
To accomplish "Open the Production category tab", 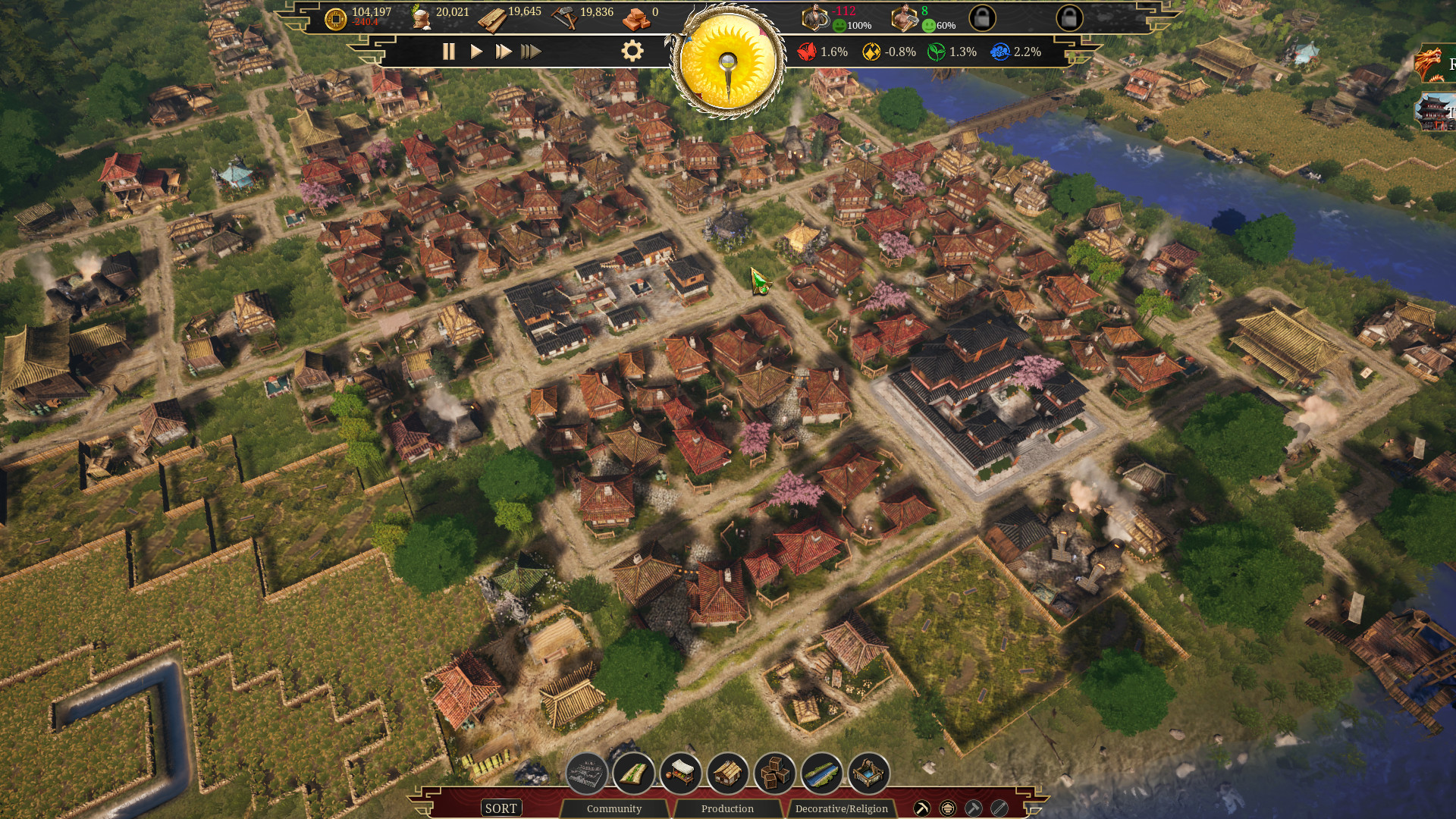I will 726,808.
